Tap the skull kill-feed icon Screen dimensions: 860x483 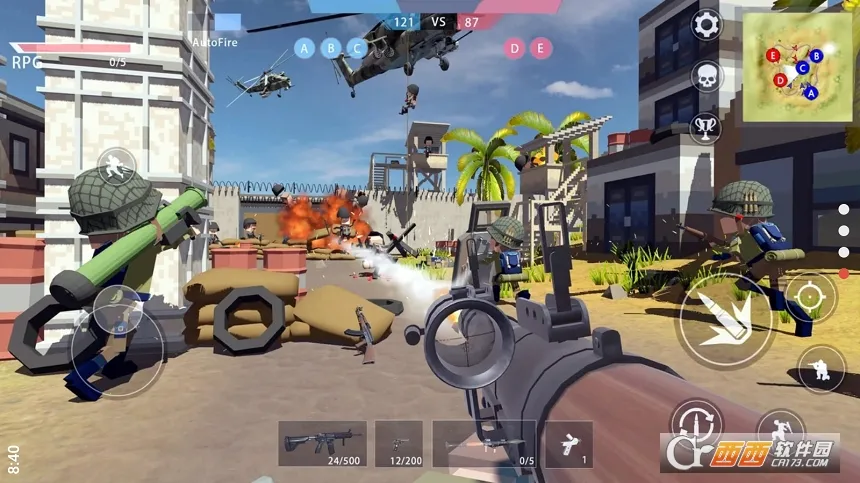(x=707, y=77)
